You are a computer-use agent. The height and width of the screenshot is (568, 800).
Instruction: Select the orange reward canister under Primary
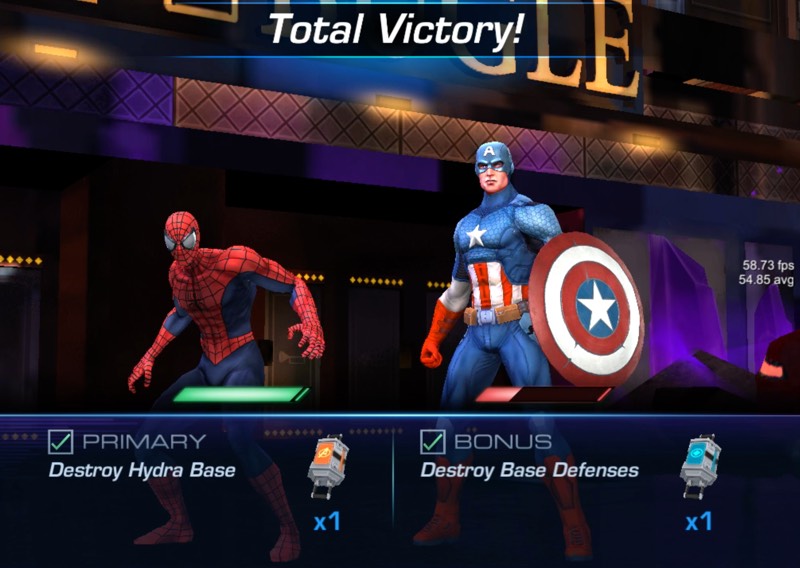[x=328, y=467]
